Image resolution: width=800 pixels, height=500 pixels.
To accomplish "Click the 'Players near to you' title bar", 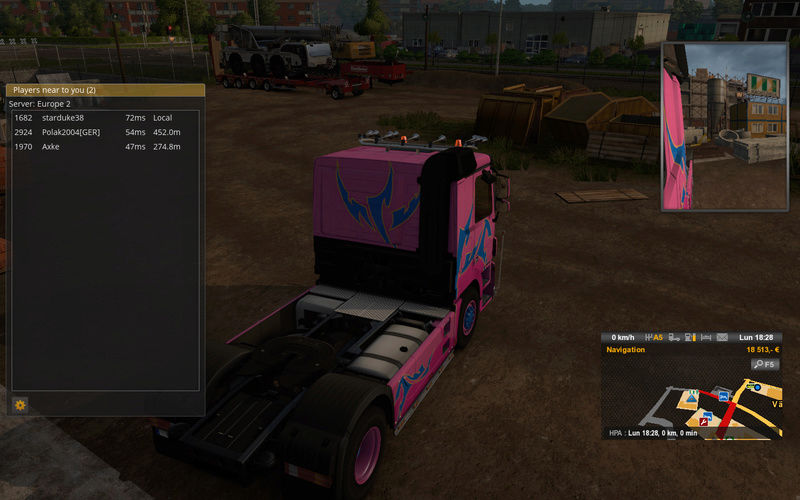I will point(105,90).
